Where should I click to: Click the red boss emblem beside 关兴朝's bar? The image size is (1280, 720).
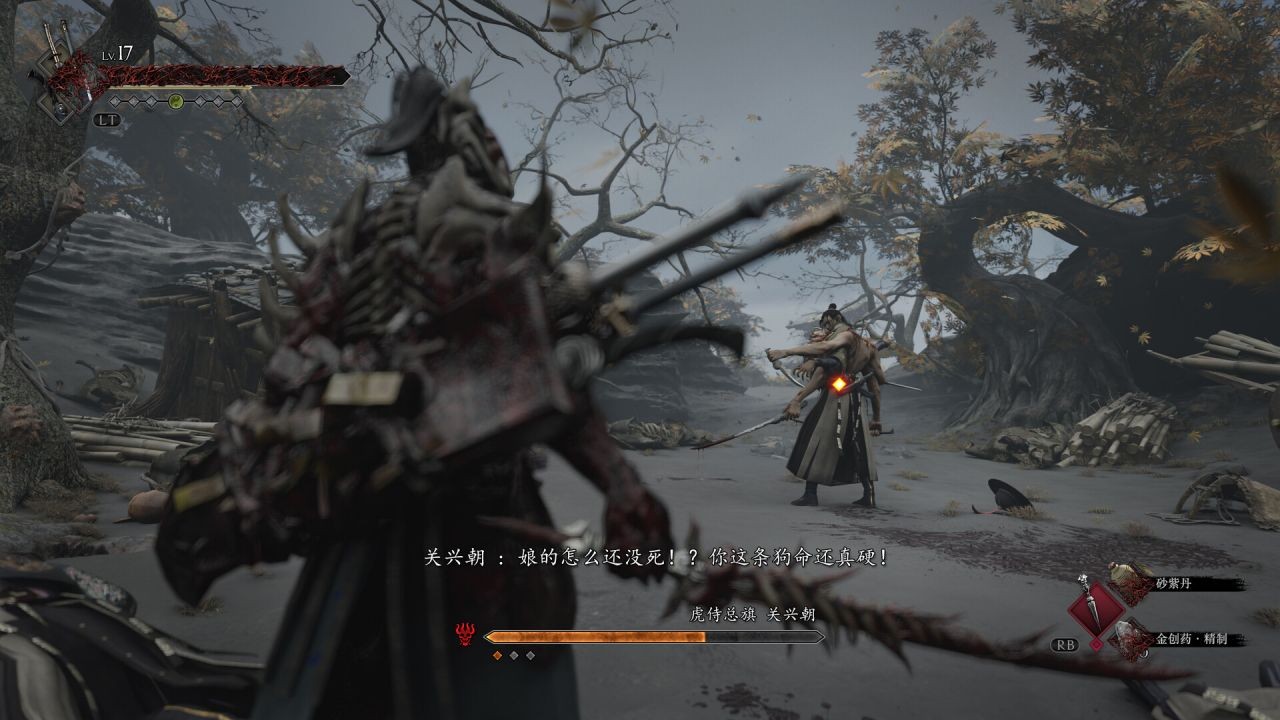(x=464, y=633)
